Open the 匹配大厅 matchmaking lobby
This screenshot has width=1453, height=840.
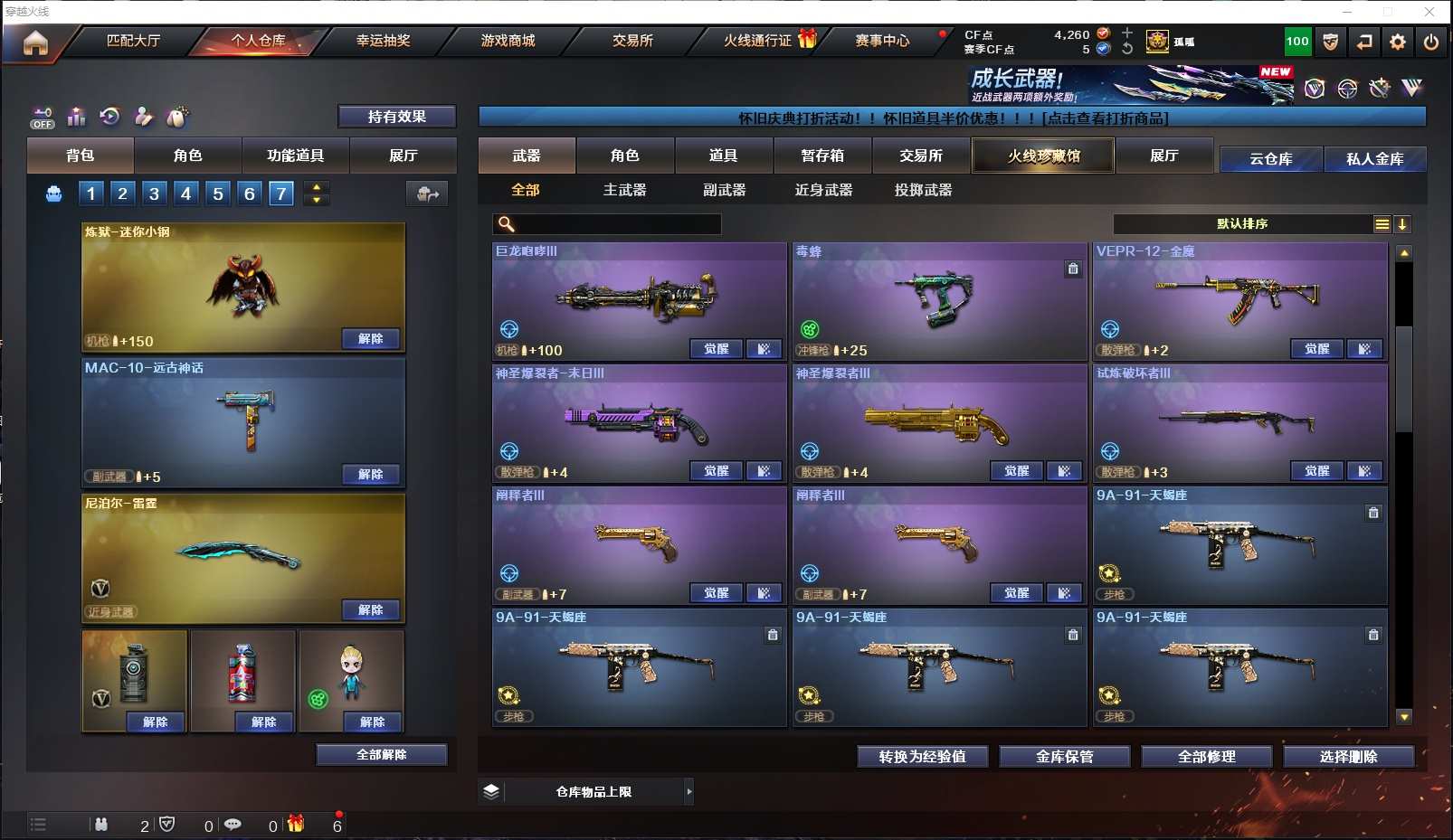[133, 41]
